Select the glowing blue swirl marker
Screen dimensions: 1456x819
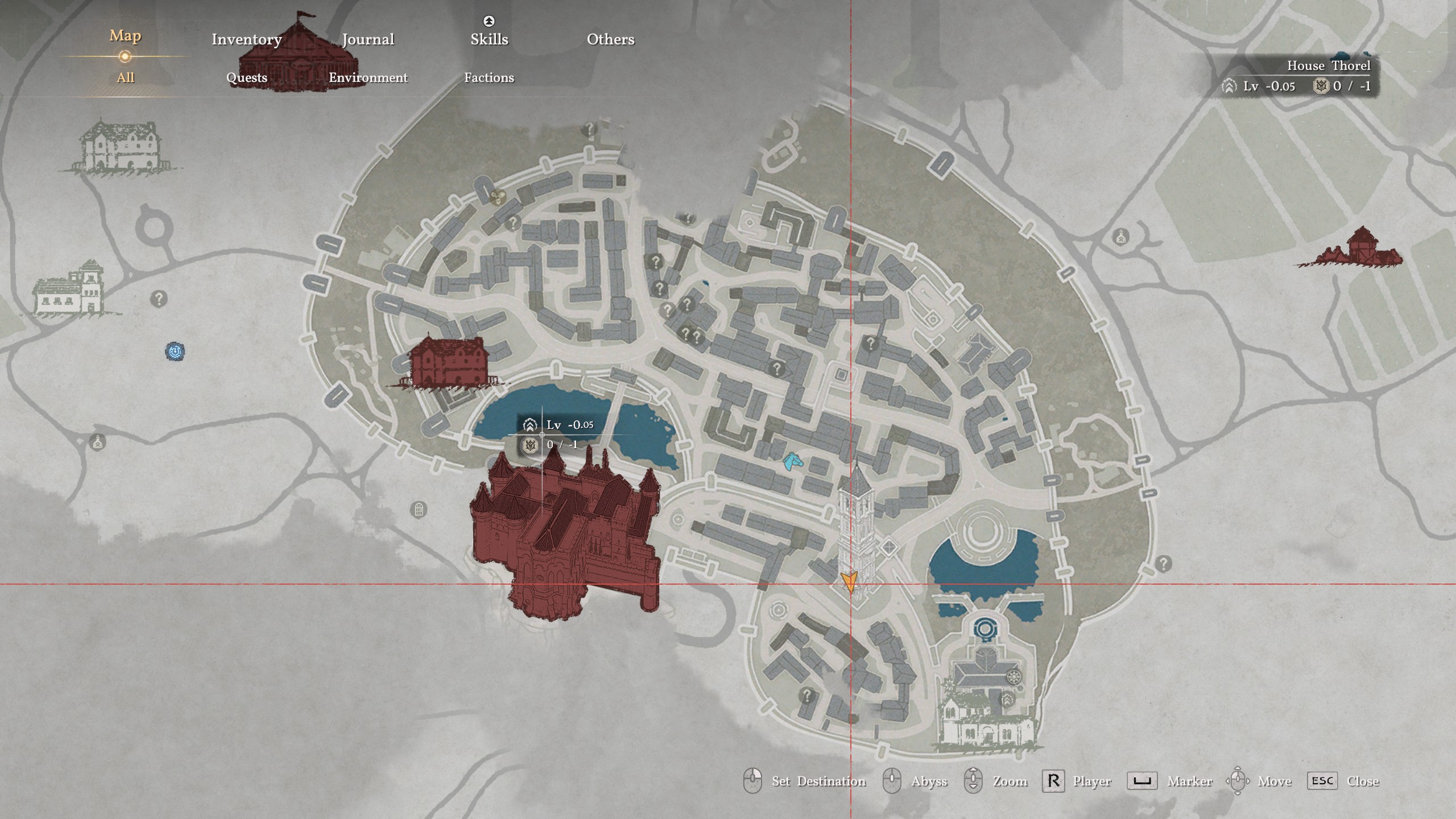pyautogui.click(x=175, y=351)
